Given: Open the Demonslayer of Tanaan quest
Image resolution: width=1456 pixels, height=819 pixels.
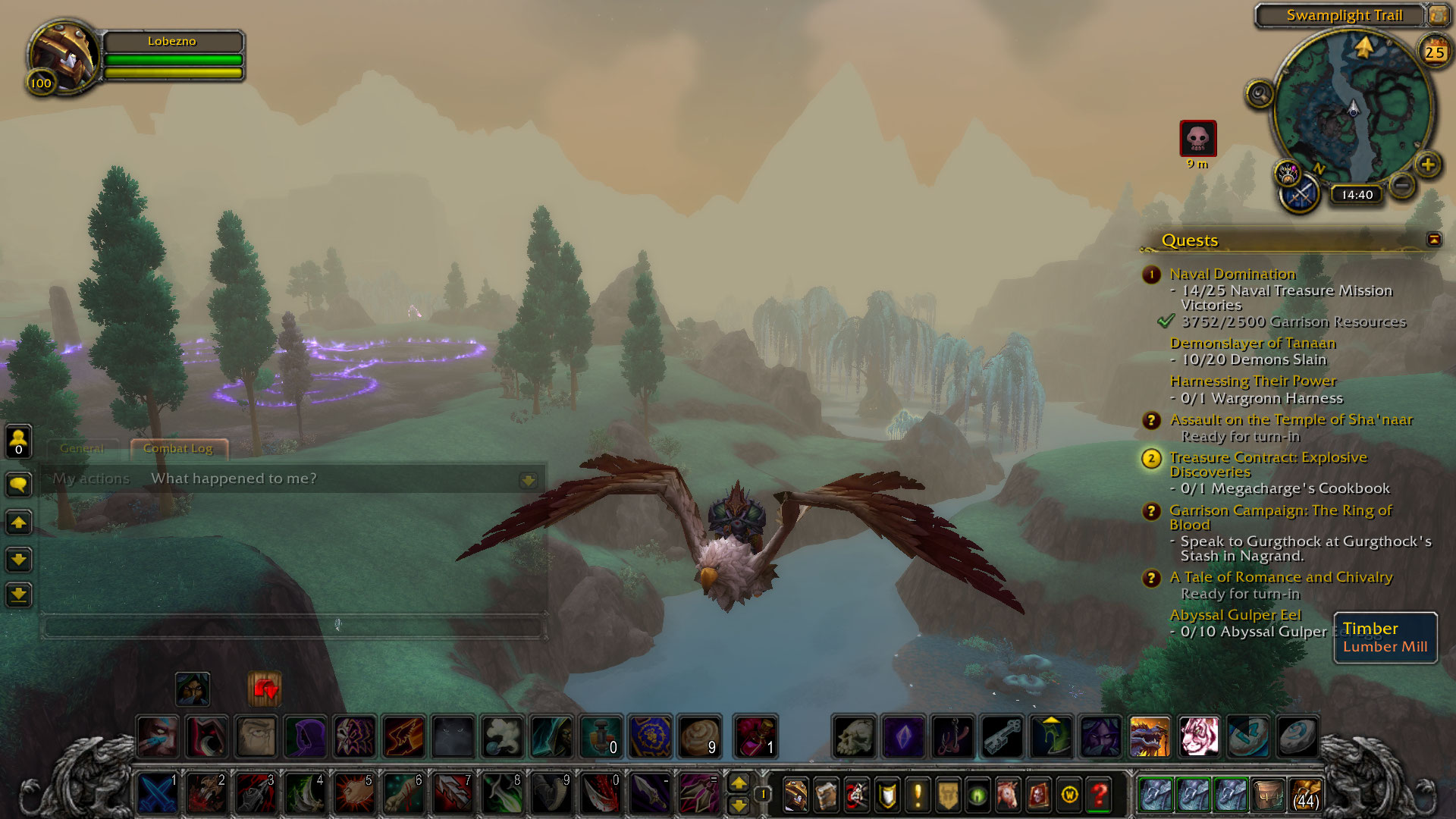Looking at the screenshot, I should tap(1252, 343).
